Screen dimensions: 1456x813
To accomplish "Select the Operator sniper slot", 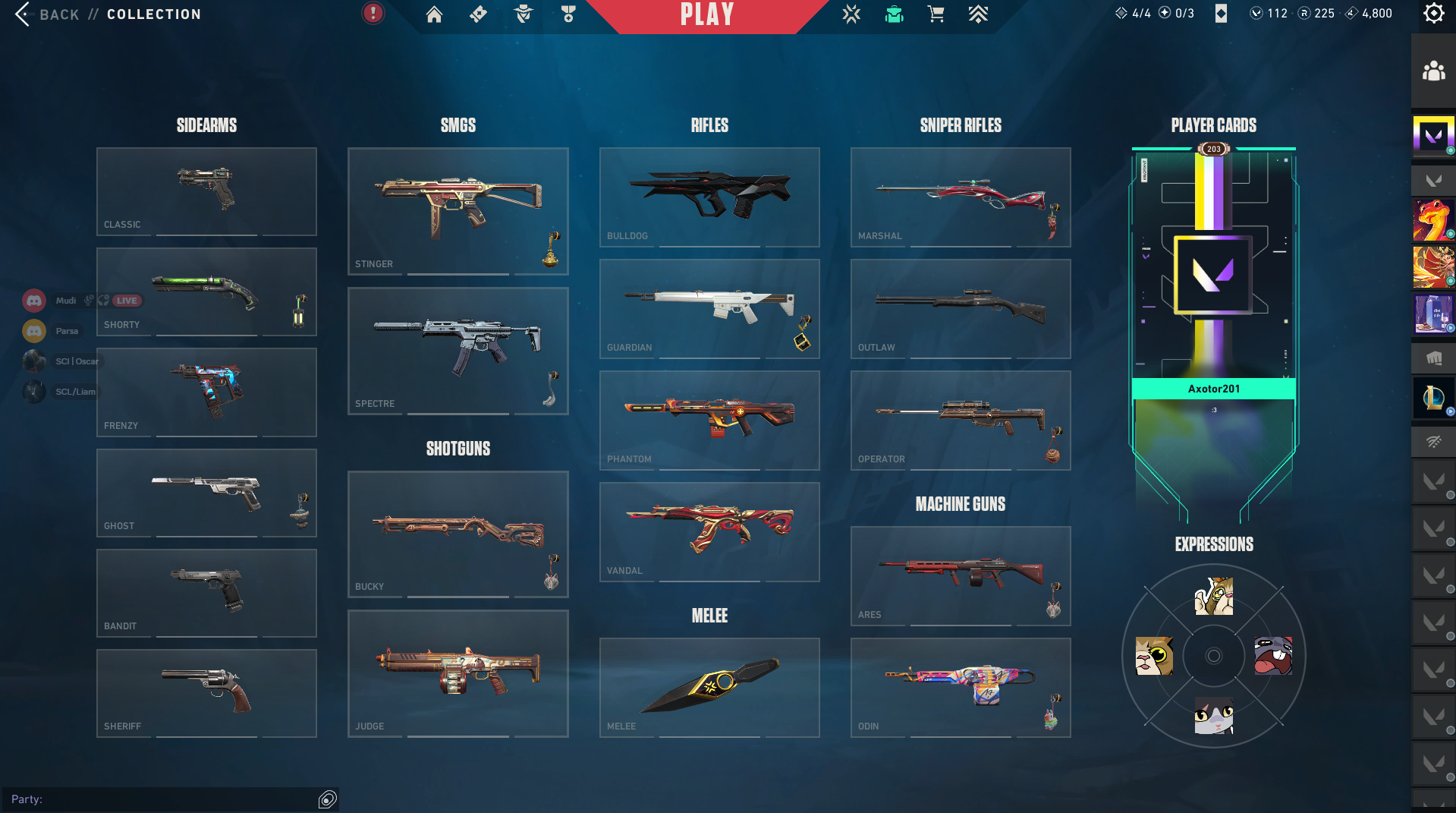I will [x=960, y=420].
